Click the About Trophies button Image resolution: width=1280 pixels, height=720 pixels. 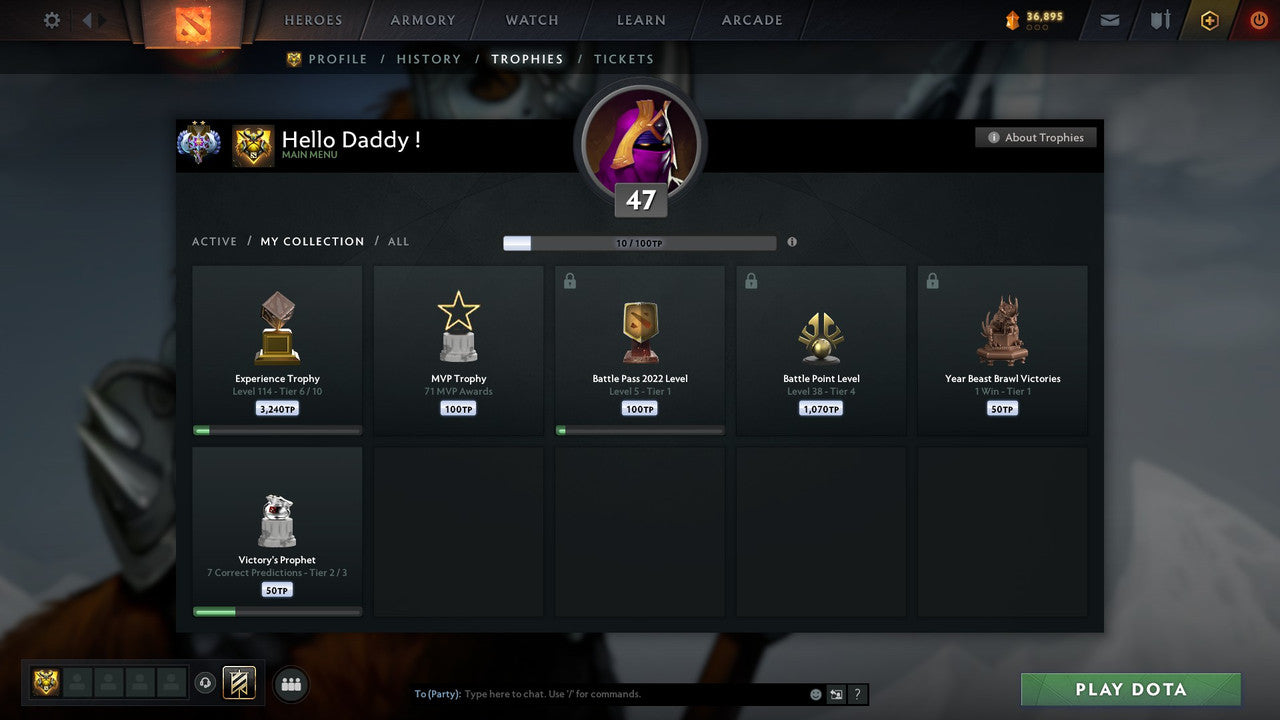[x=1036, y=137]
